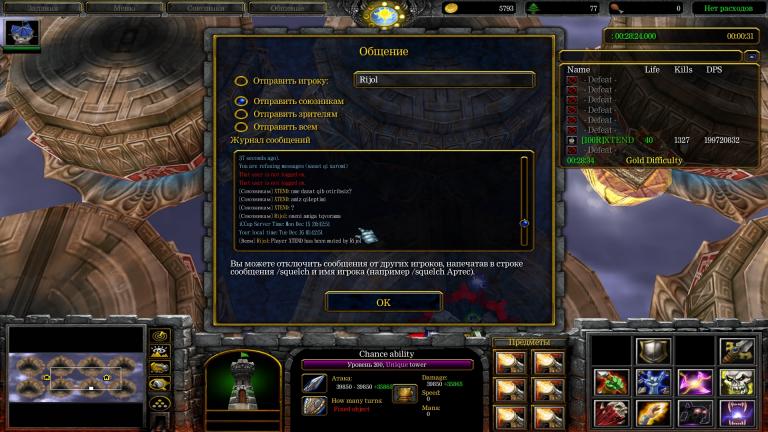Activate the shield ability icon

[x=653, y=351]
